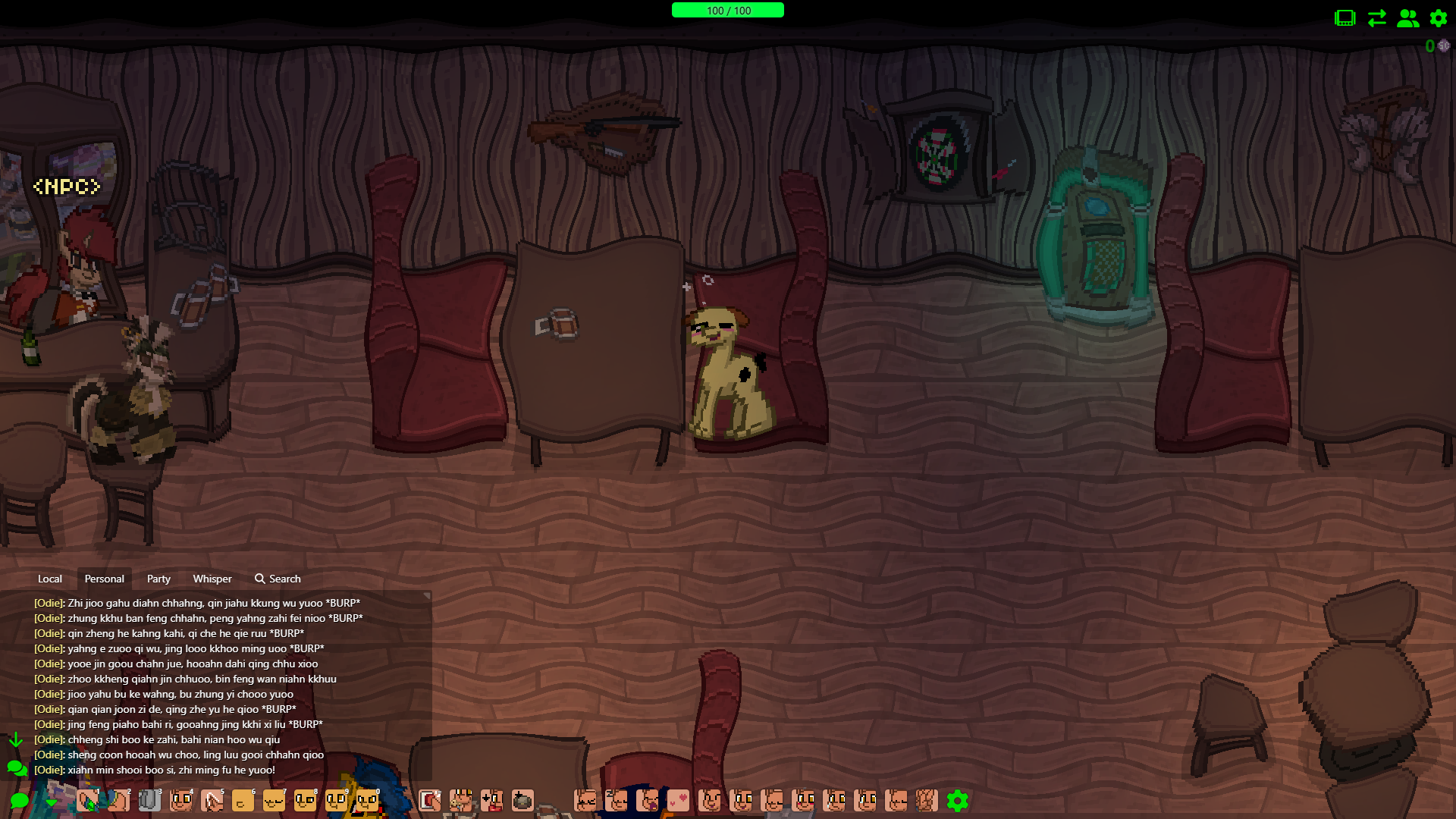The image size is (1456, 819).
Task: Open the green speech bubble chat button
Action: tap(20, 801)
